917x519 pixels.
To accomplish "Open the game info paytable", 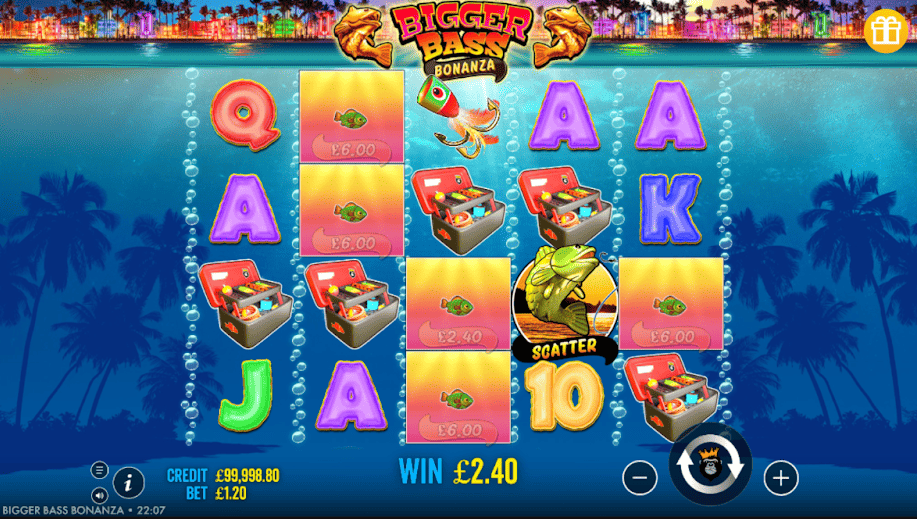I will (x=128, y=483).
